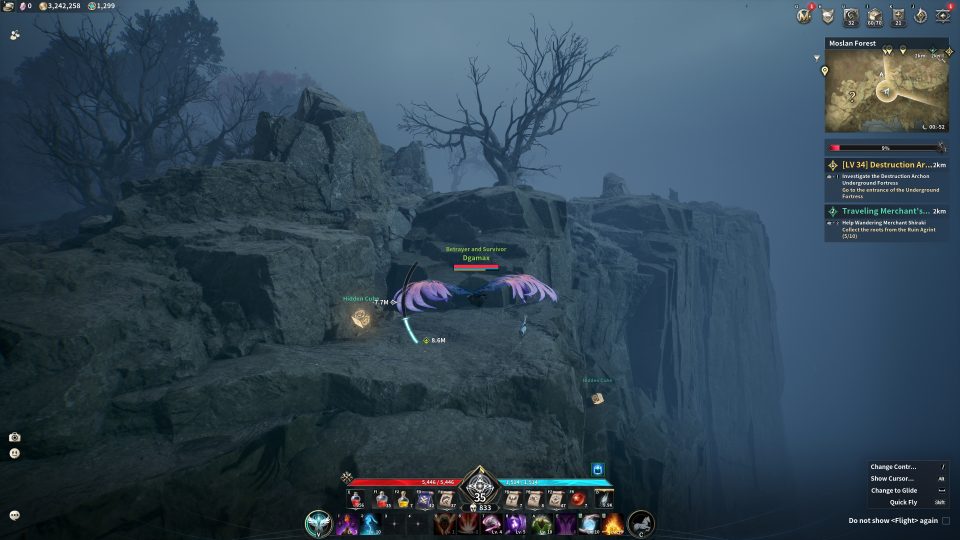This screenshot has height=540, width=960.
Task: Activate the green plant skill icon
Action: coord(541,523)
